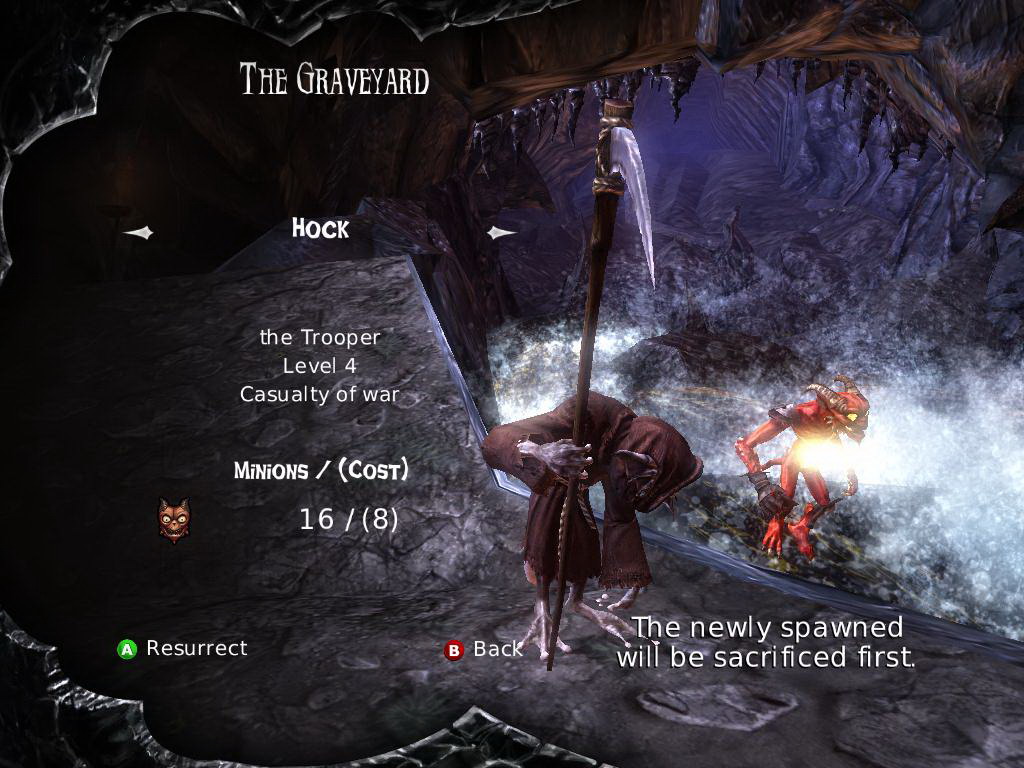Select the next fallen minion arrow

pos(501,233)
